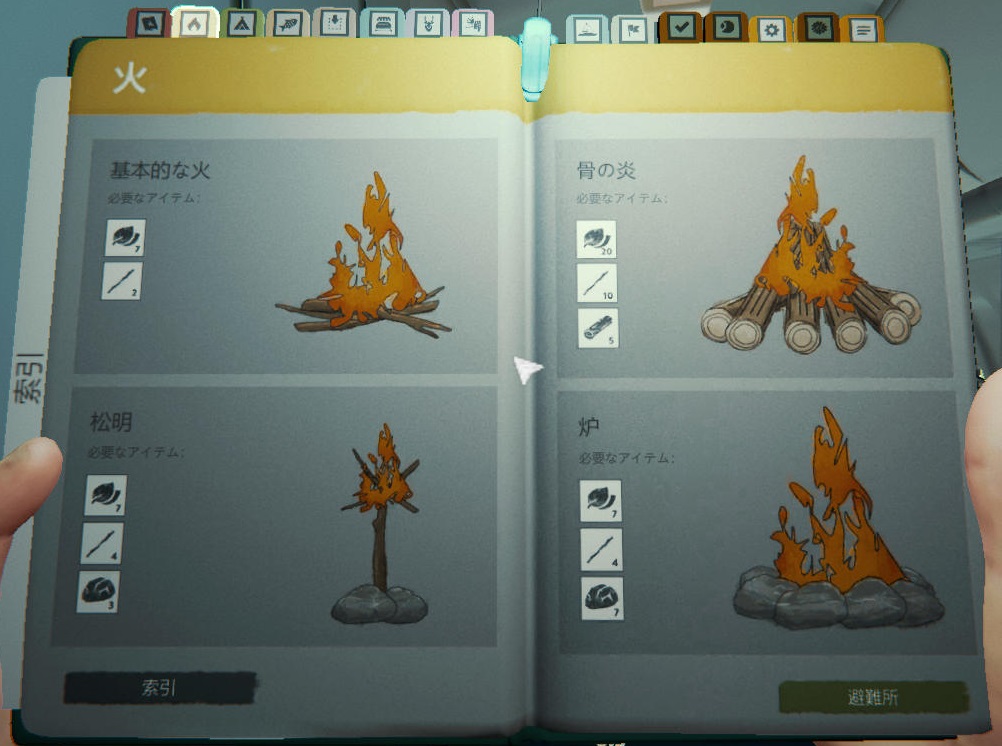This screenshot has width=1002, height=746.
Task: Switch to the tent shelter tab
Action: point(241,25)
